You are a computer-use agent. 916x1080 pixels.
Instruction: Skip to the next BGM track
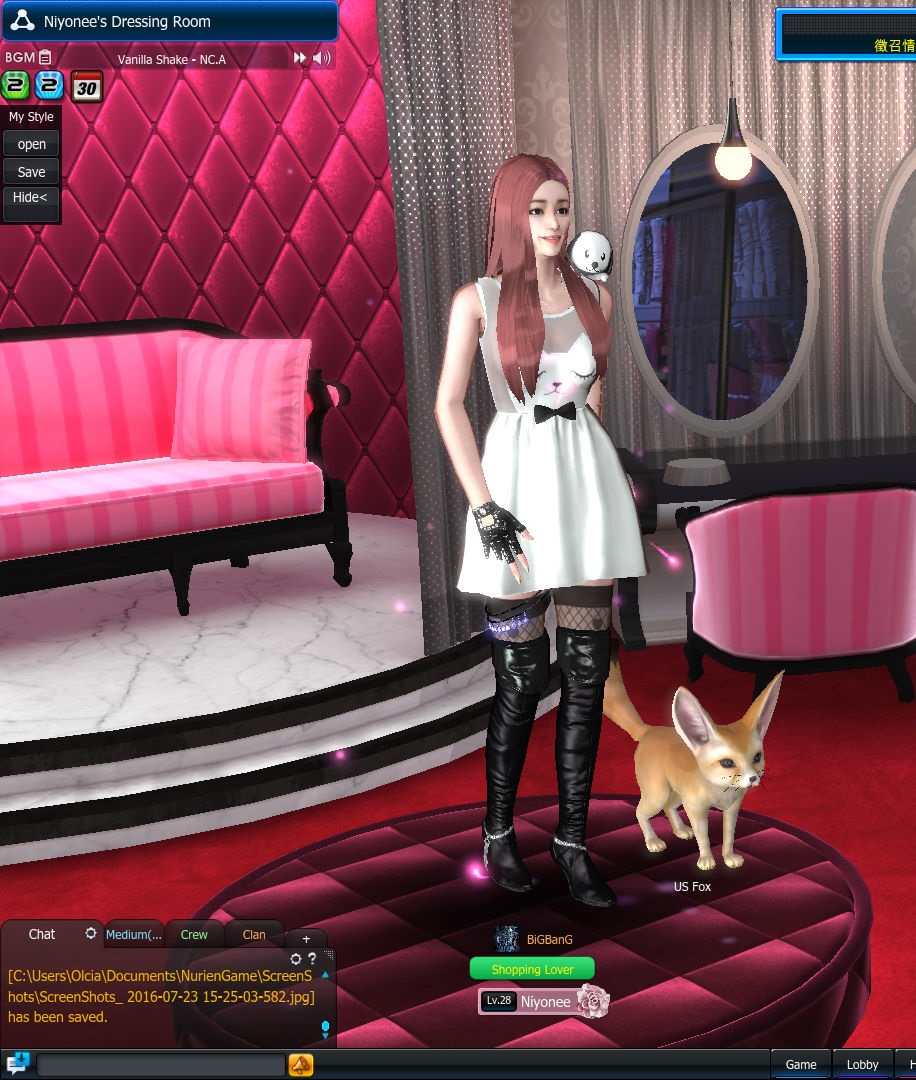point(299,59)
